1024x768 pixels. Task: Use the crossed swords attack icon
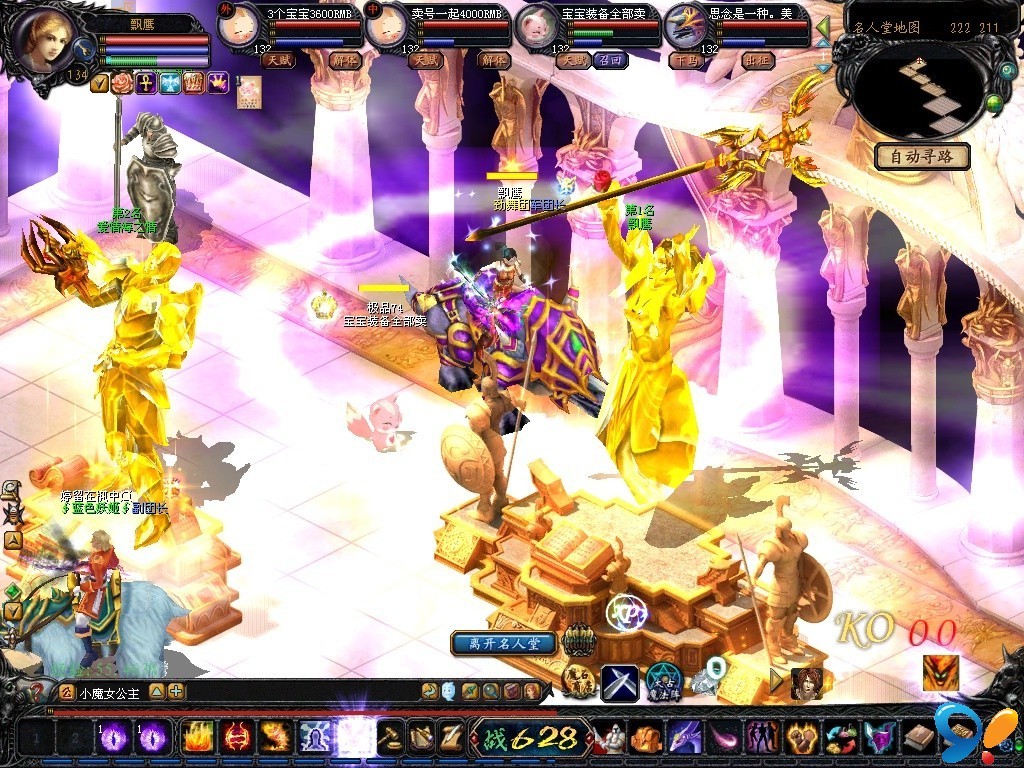[620, 684]
